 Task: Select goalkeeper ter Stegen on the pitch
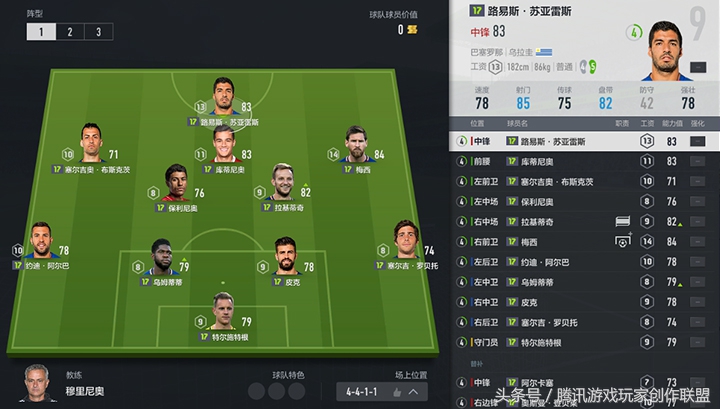224,315
